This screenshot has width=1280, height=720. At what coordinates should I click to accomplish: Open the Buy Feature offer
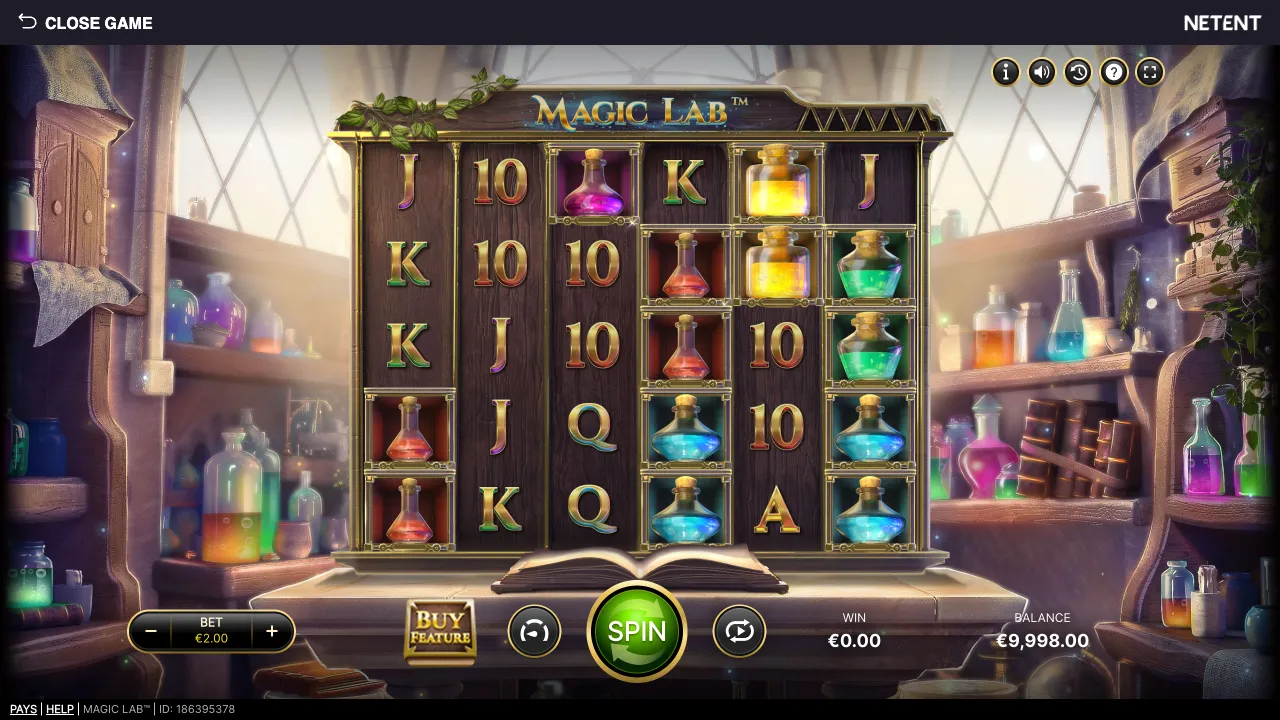[440, 631]
